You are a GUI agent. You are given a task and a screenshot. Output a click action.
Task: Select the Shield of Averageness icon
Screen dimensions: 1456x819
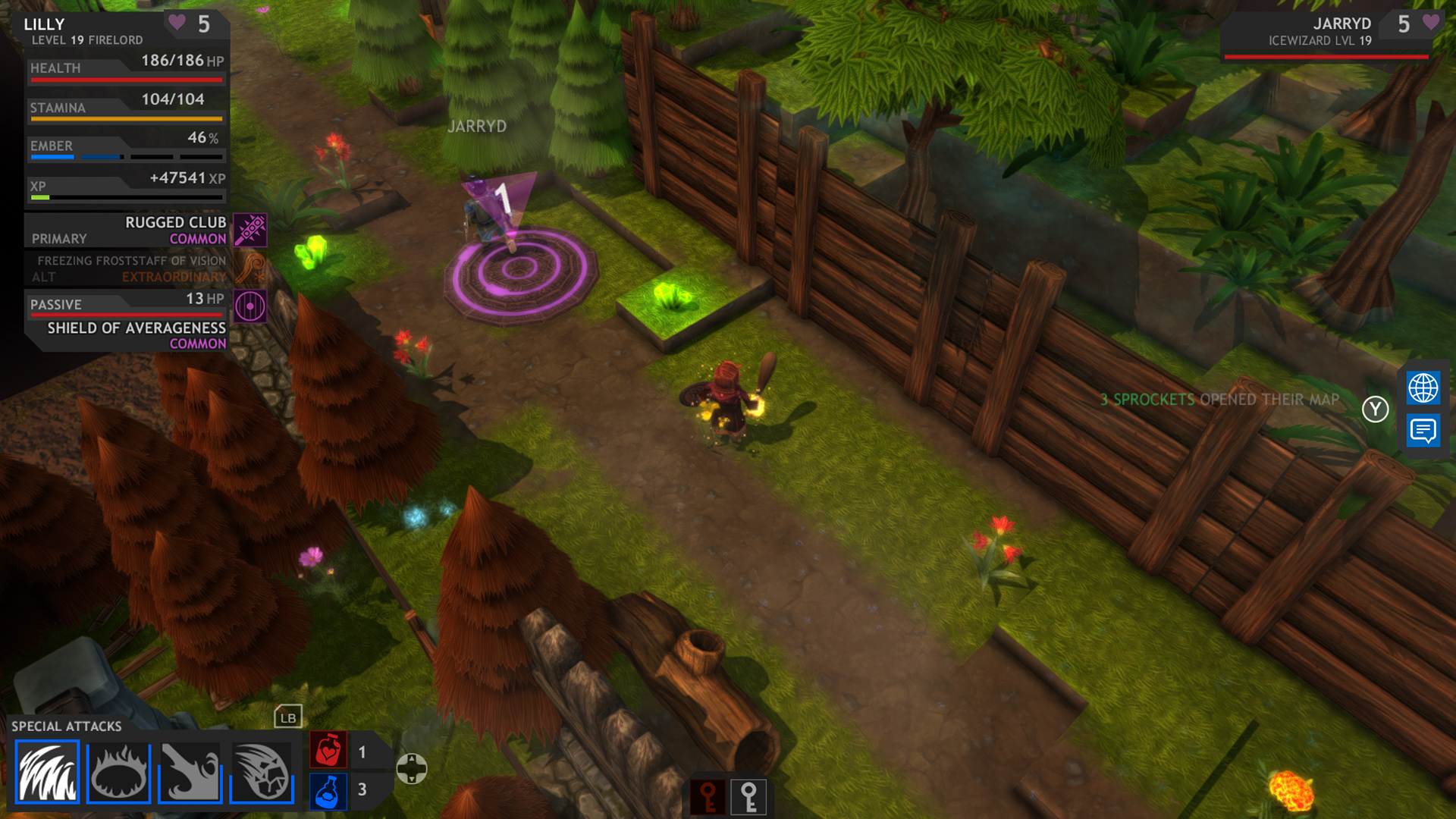[250, 306]
